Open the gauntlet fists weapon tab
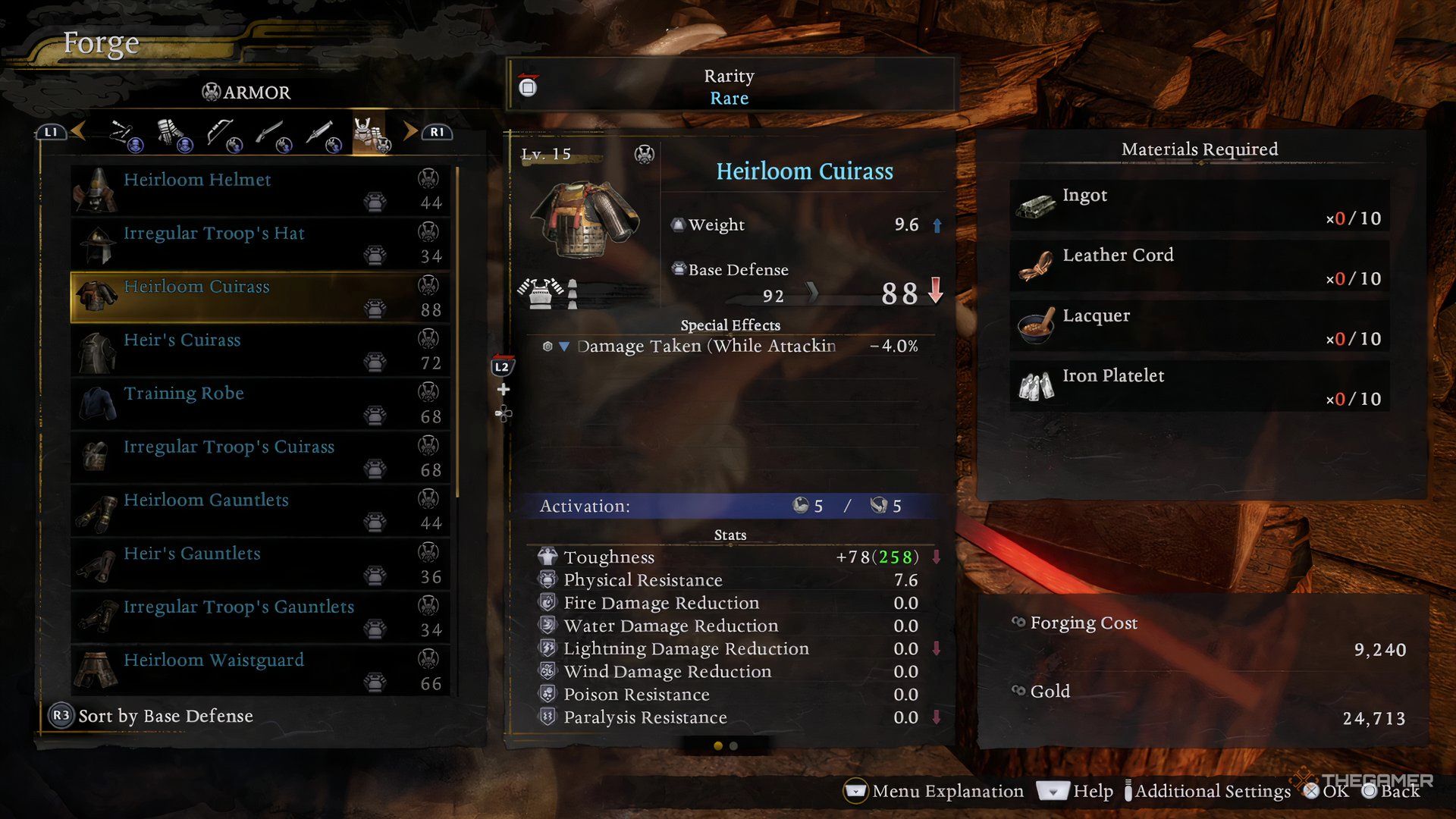The height and width of the screenshot is (819, 1456). [173, 134]
